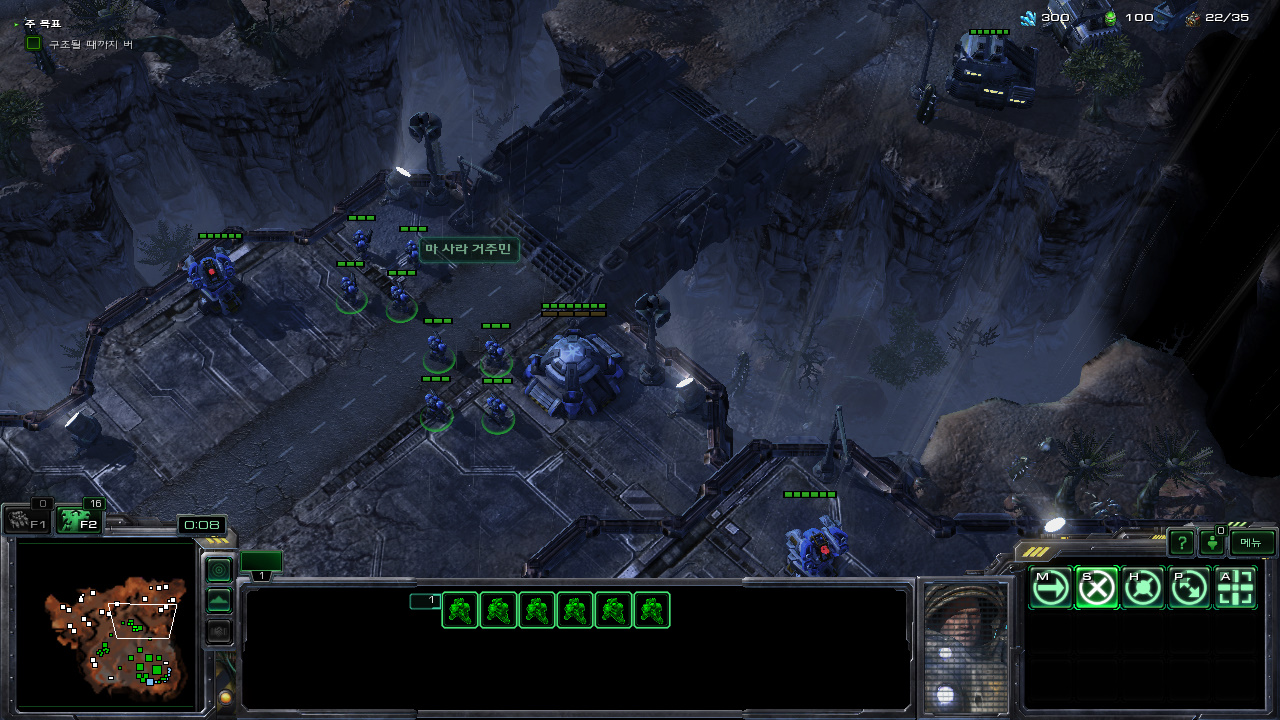Collapse the main objectives header
The width and height of the screenshot is (1280, 720).
(x=16, y=22)
